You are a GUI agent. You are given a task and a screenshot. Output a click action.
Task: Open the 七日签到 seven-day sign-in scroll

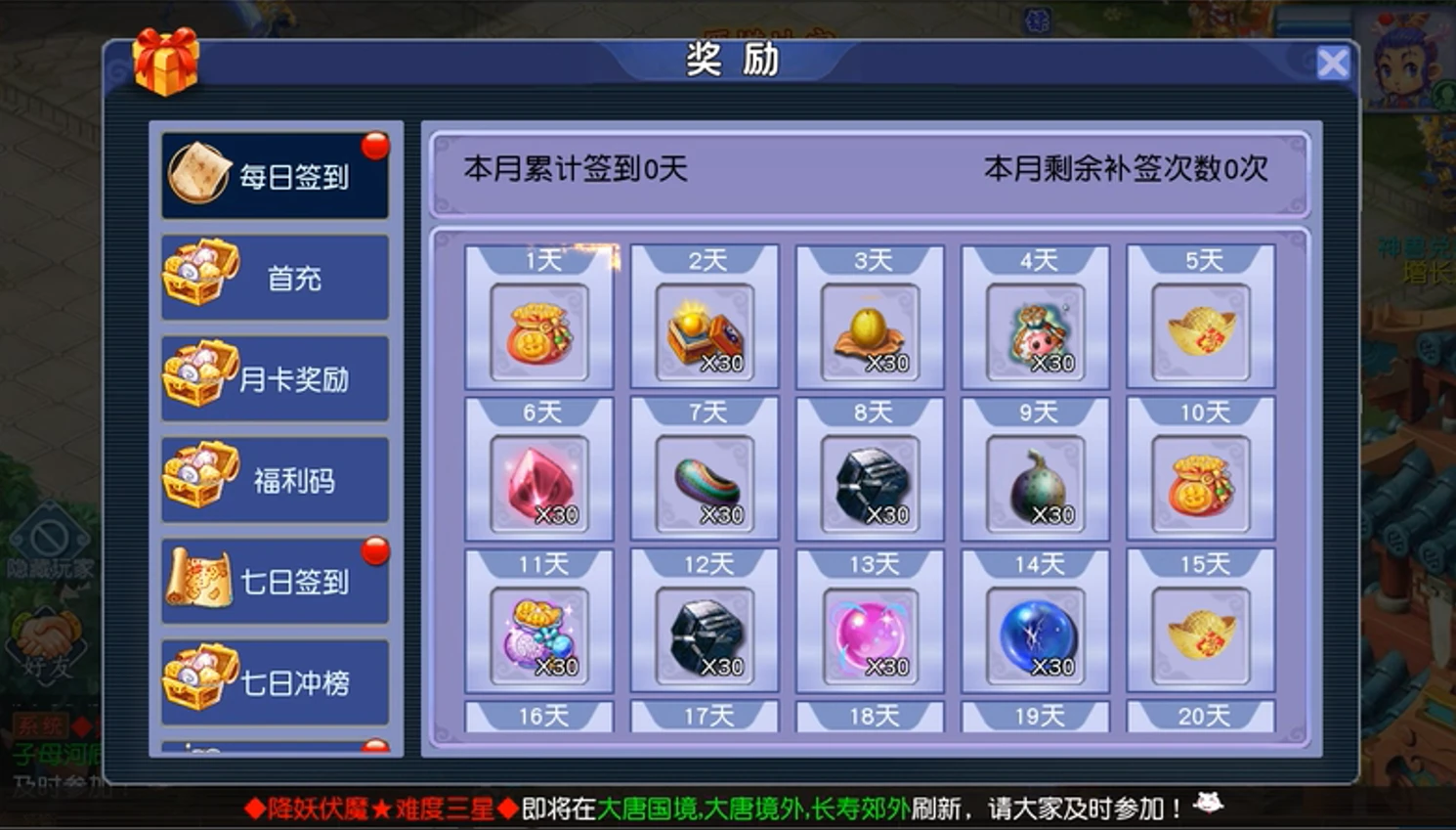click(x=275, y=579)
